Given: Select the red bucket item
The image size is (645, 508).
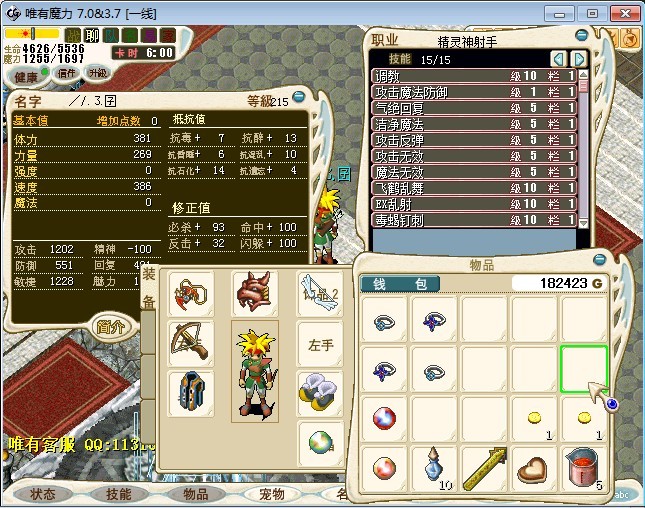Looking at the screenshot, I should click(x=585, y=468).
